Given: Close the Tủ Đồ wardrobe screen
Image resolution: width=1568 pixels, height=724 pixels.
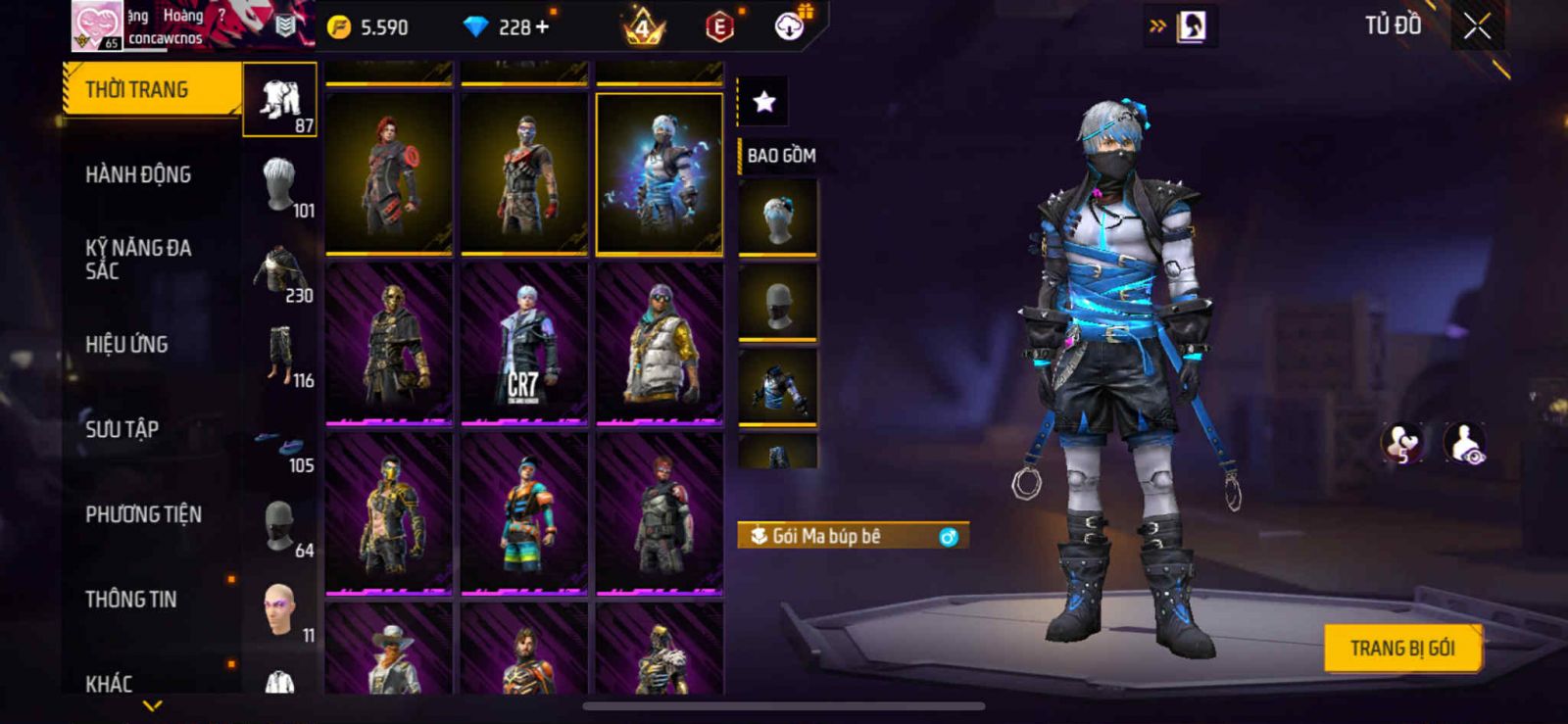Looking at the screenshot, I should pos(1477,27).
